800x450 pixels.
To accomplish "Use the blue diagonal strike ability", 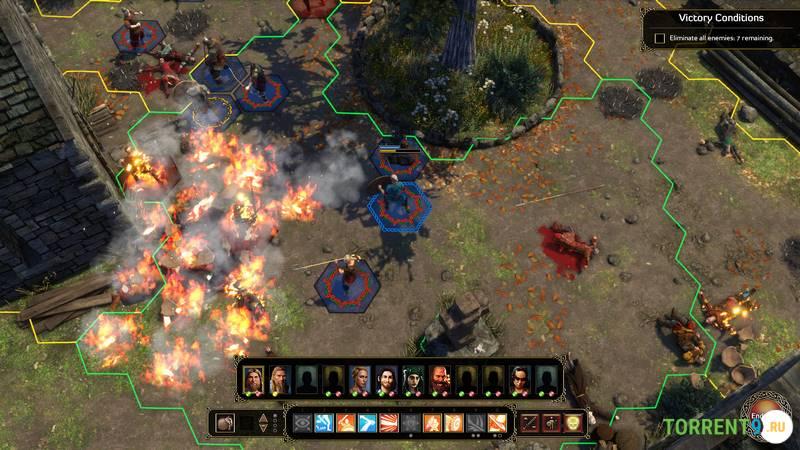I will coord(366,422).
